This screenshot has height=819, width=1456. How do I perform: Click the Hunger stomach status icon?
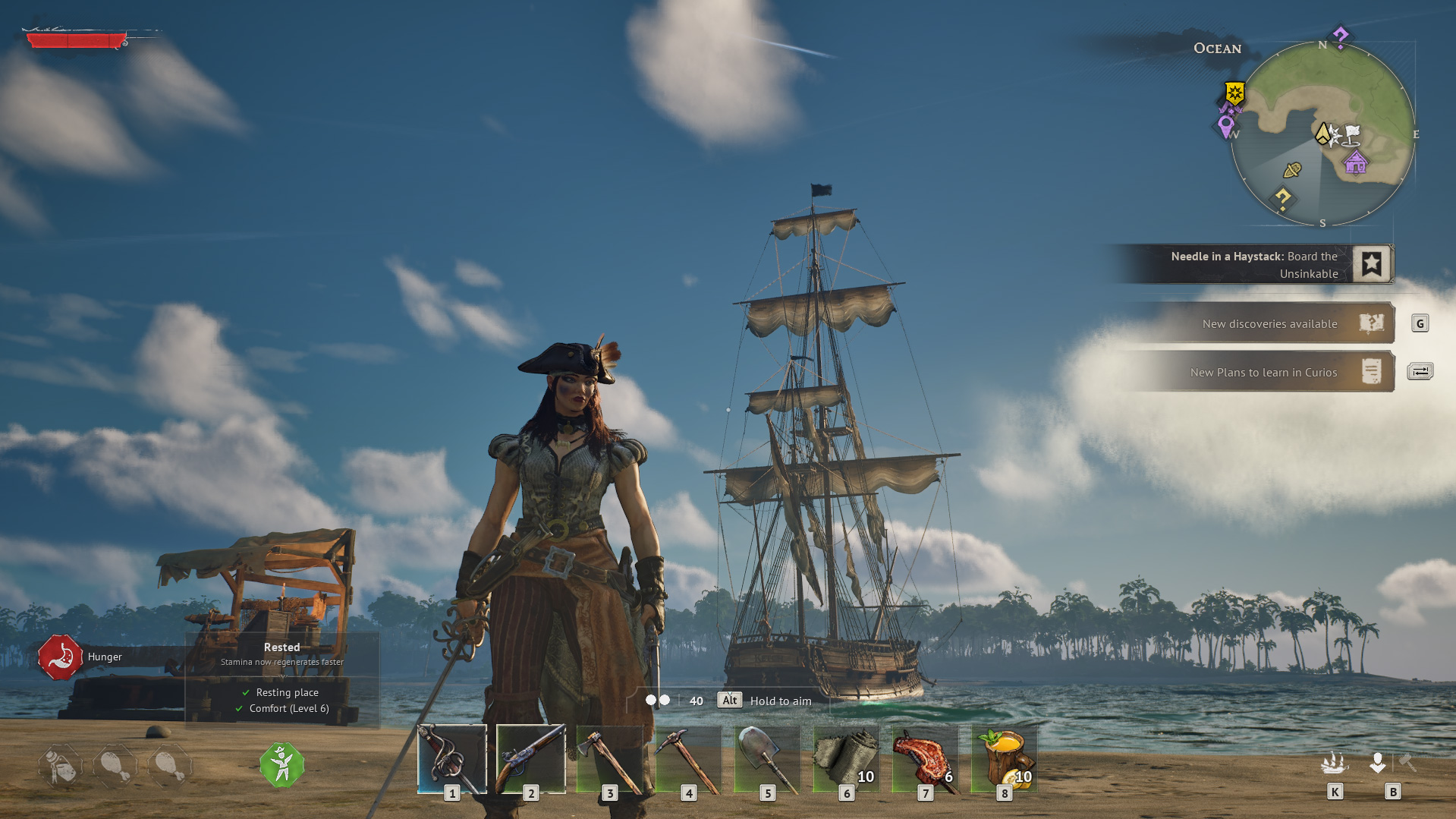pos(59,657)
